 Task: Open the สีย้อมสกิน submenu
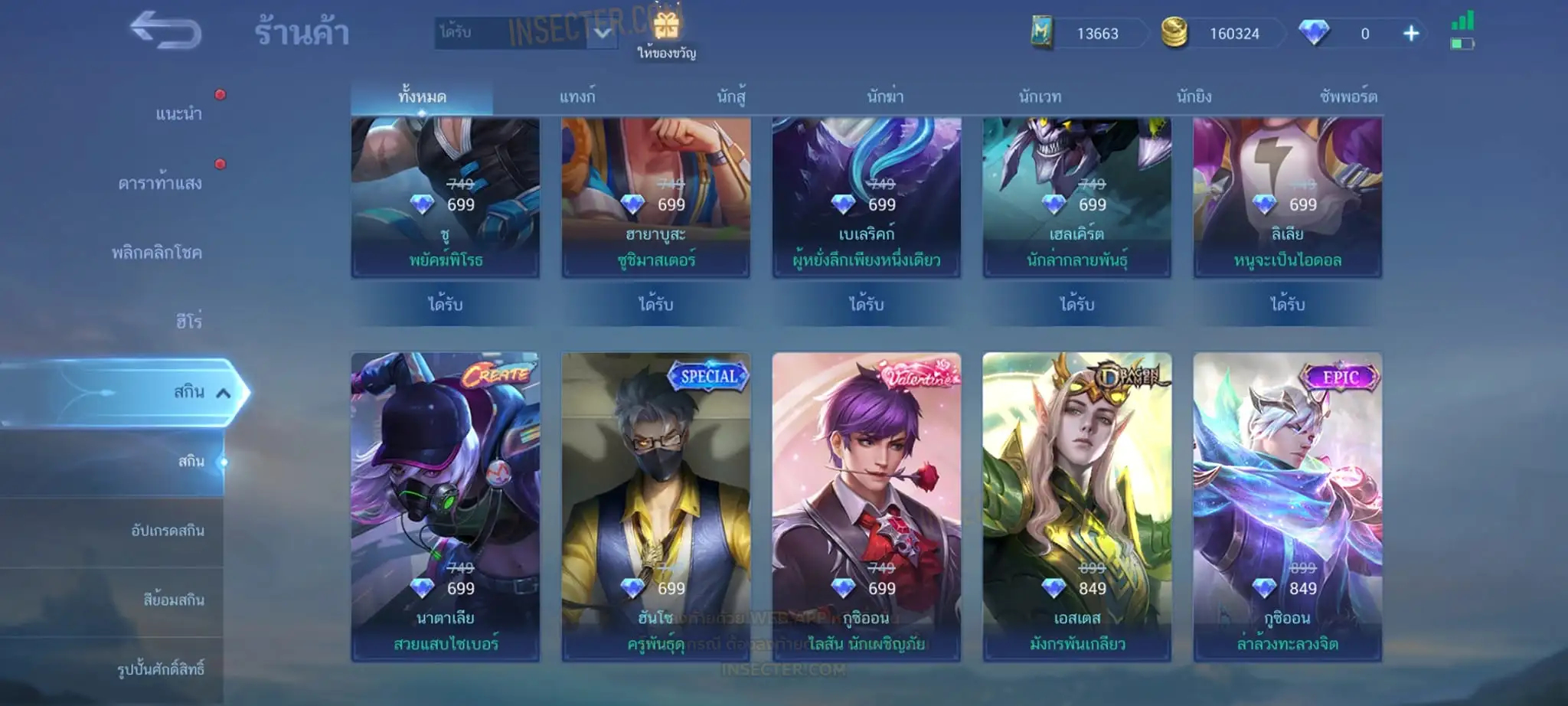click(174, 600)
